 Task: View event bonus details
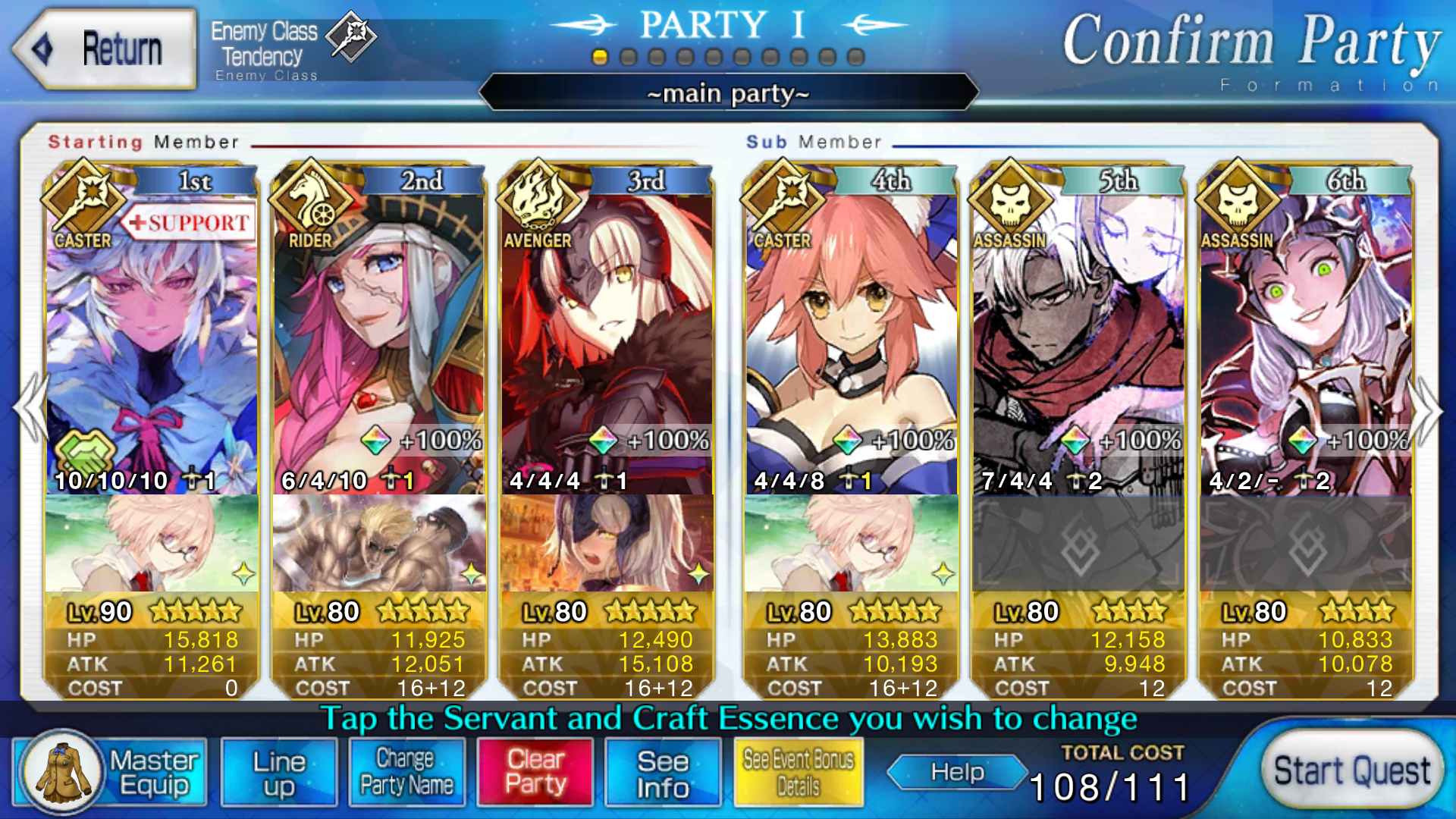799,773
